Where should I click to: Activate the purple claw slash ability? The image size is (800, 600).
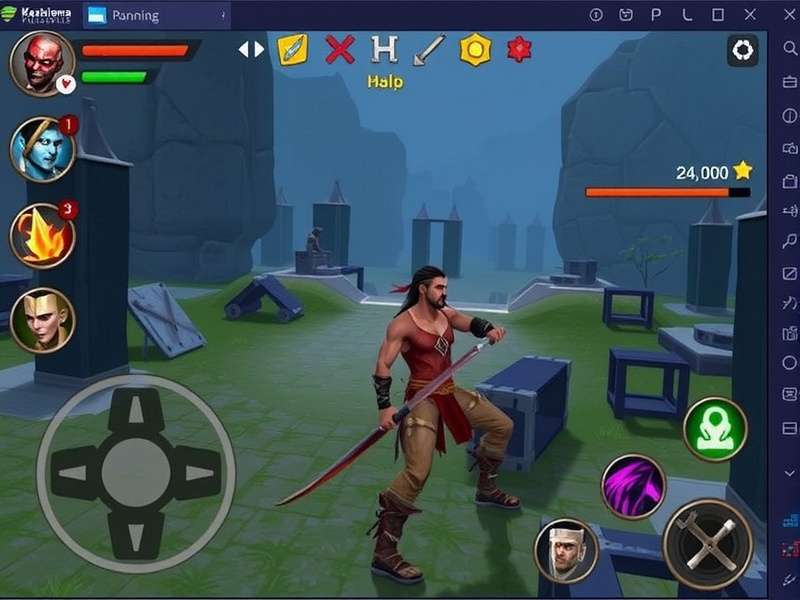pos(633,486)
